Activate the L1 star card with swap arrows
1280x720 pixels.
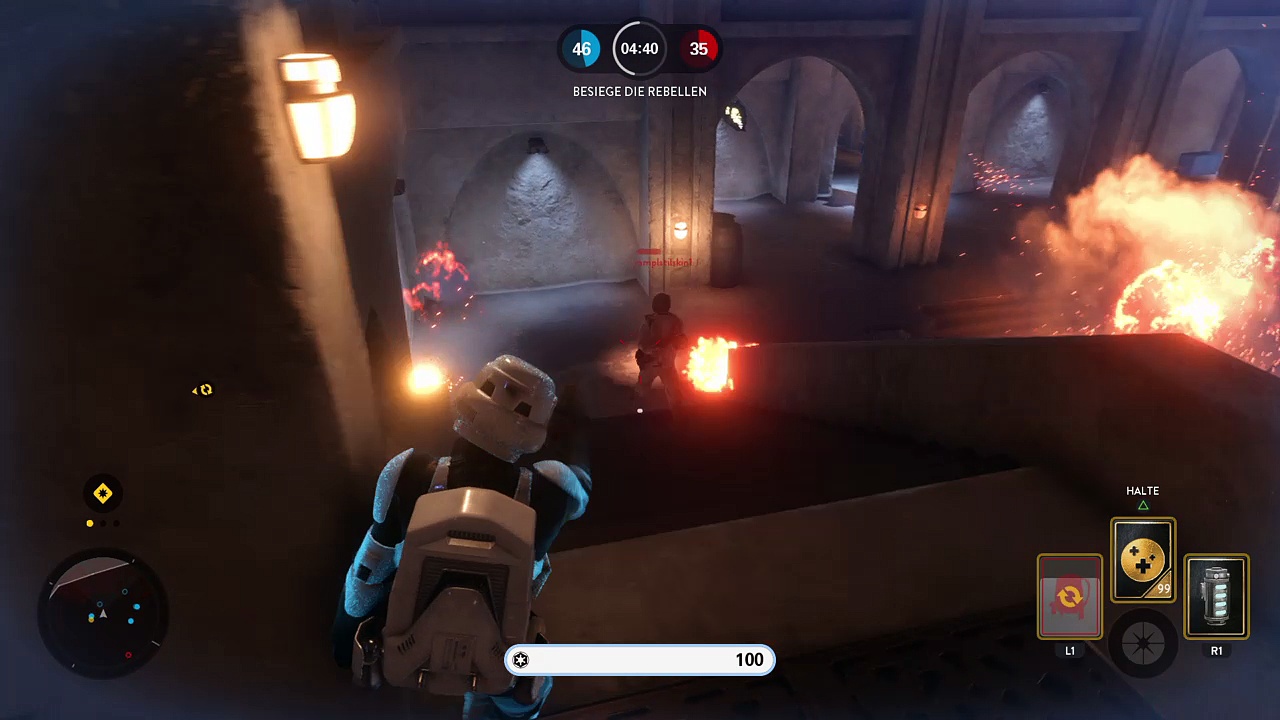pos(1069,597)
